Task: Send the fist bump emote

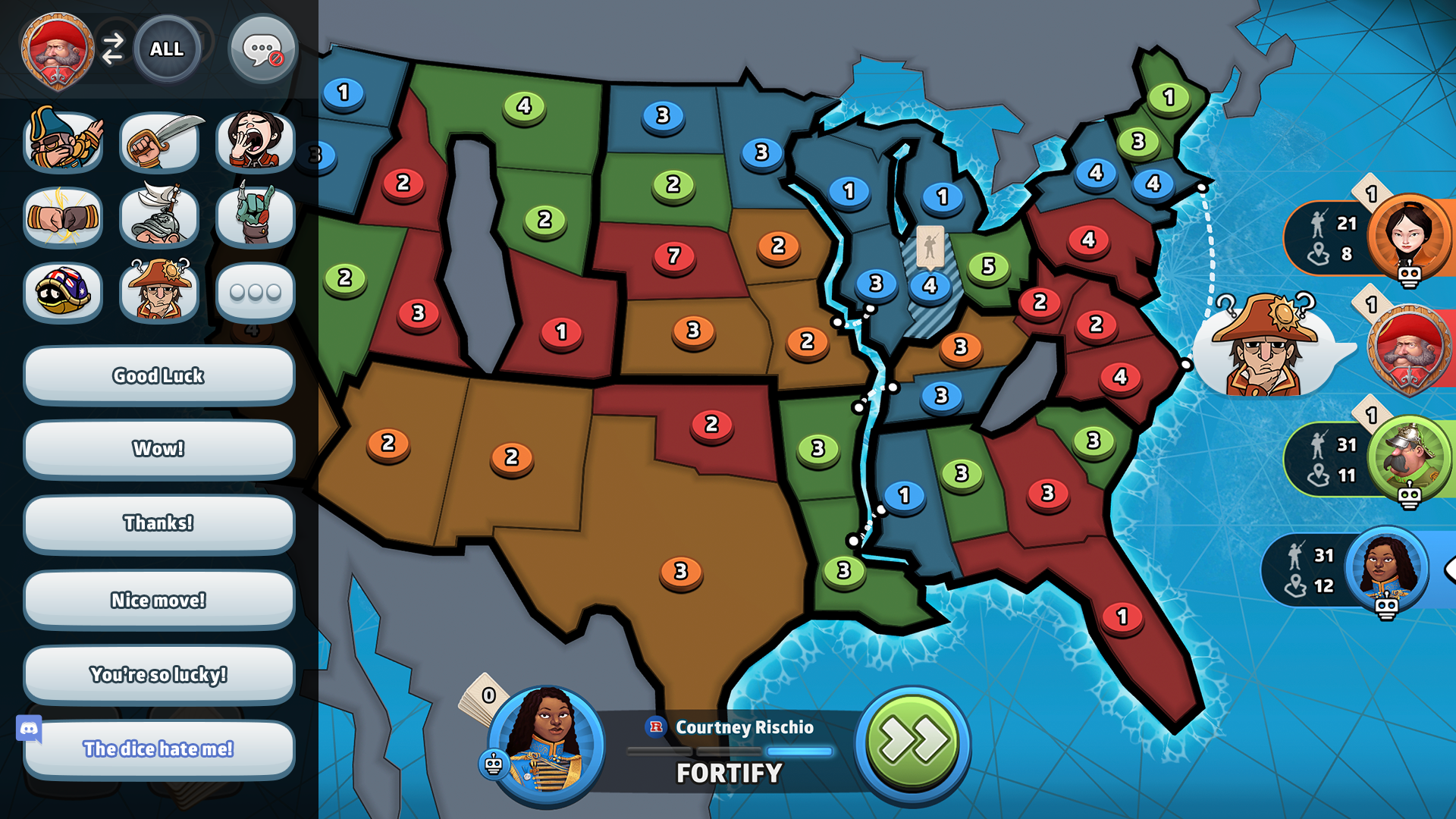Action: pyautogui.click(x=63, y=217)
